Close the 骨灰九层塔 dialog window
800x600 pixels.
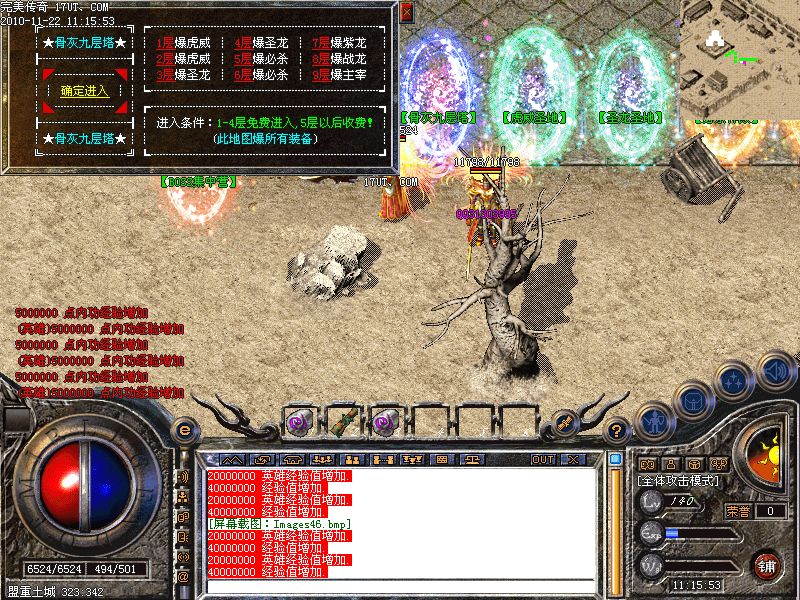406,13
